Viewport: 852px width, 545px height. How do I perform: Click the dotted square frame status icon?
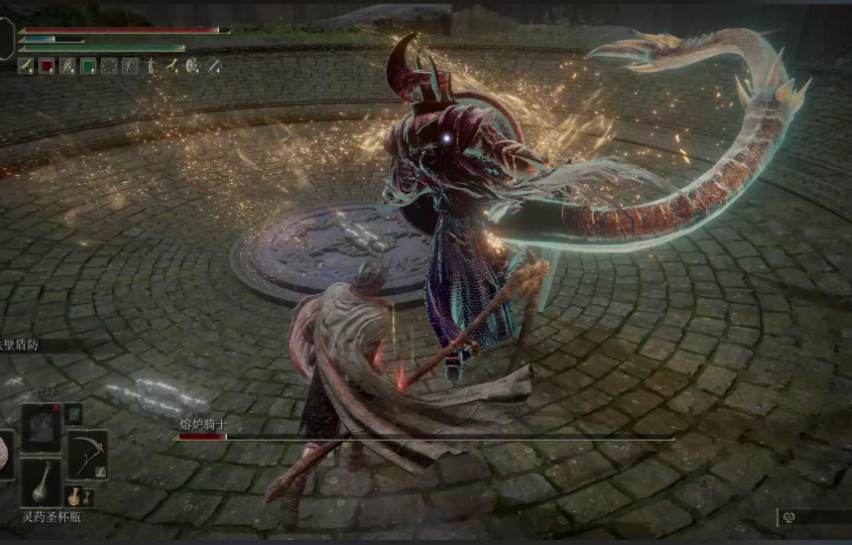(109, 66)
